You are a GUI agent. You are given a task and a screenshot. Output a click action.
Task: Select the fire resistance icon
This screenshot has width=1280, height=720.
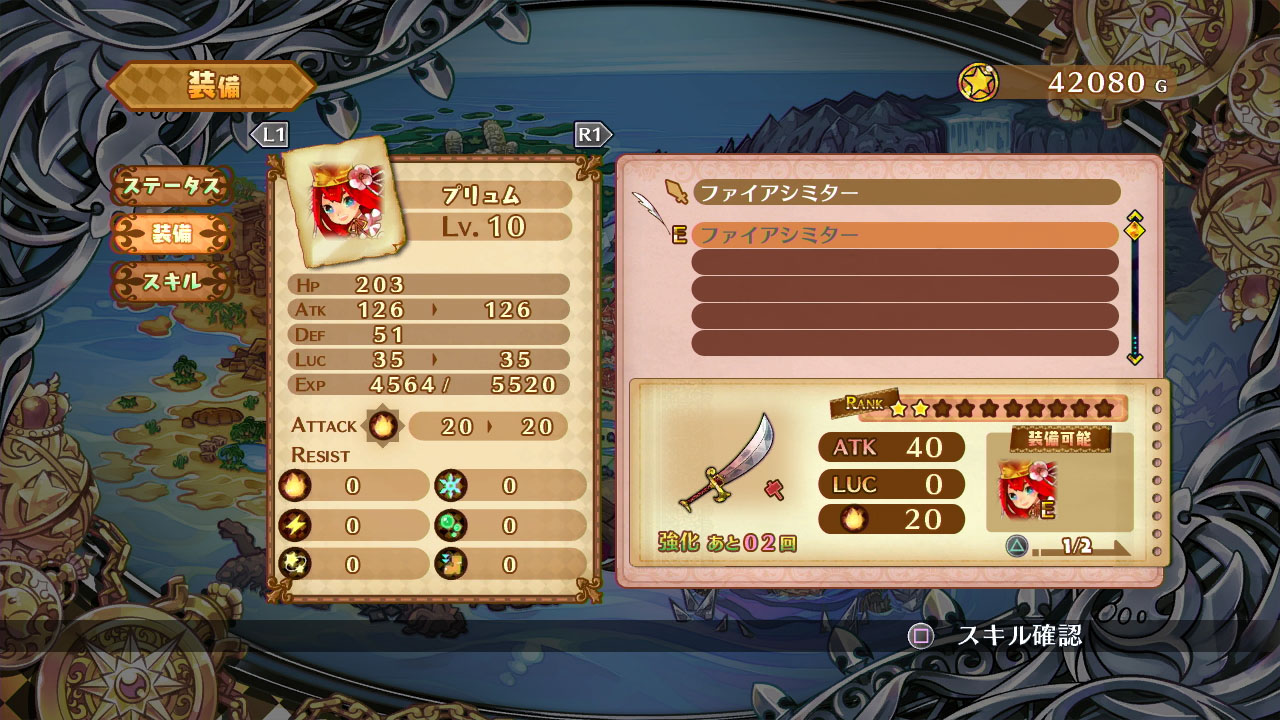click(293, 485)
